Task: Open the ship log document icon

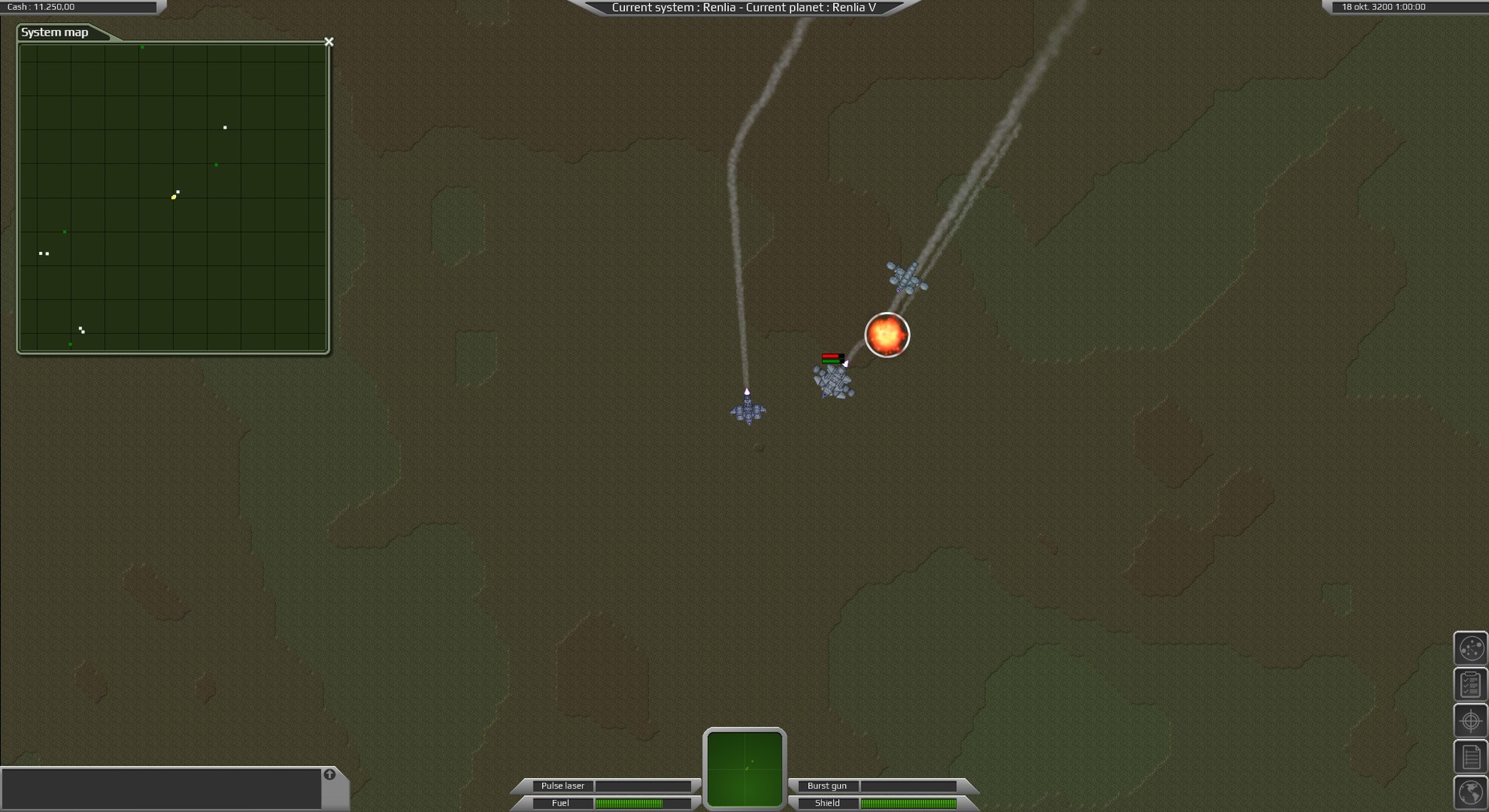Action: [x=1470, y=756]
